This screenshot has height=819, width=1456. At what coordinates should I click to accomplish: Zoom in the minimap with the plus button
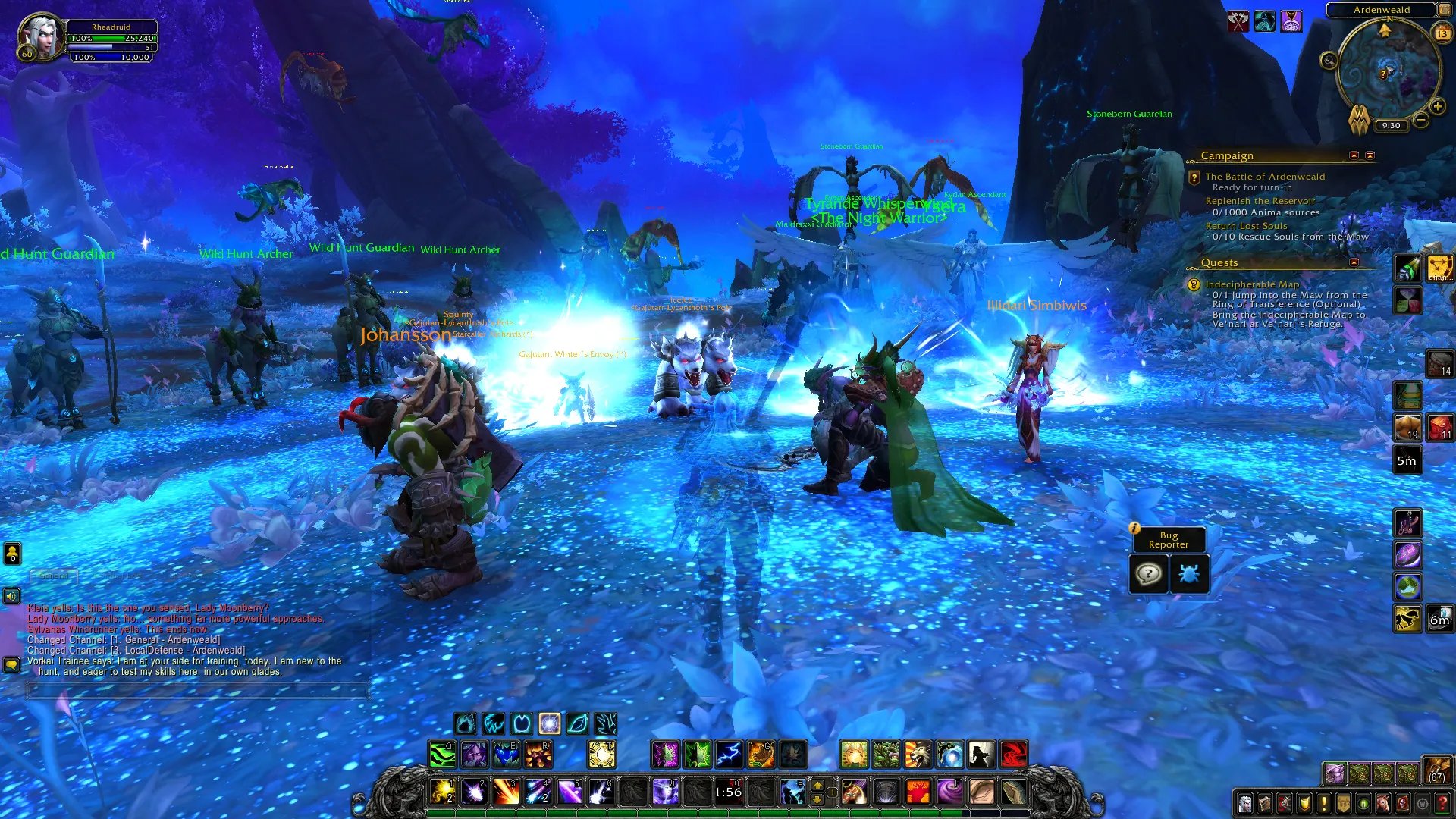tap(1437, 107)
